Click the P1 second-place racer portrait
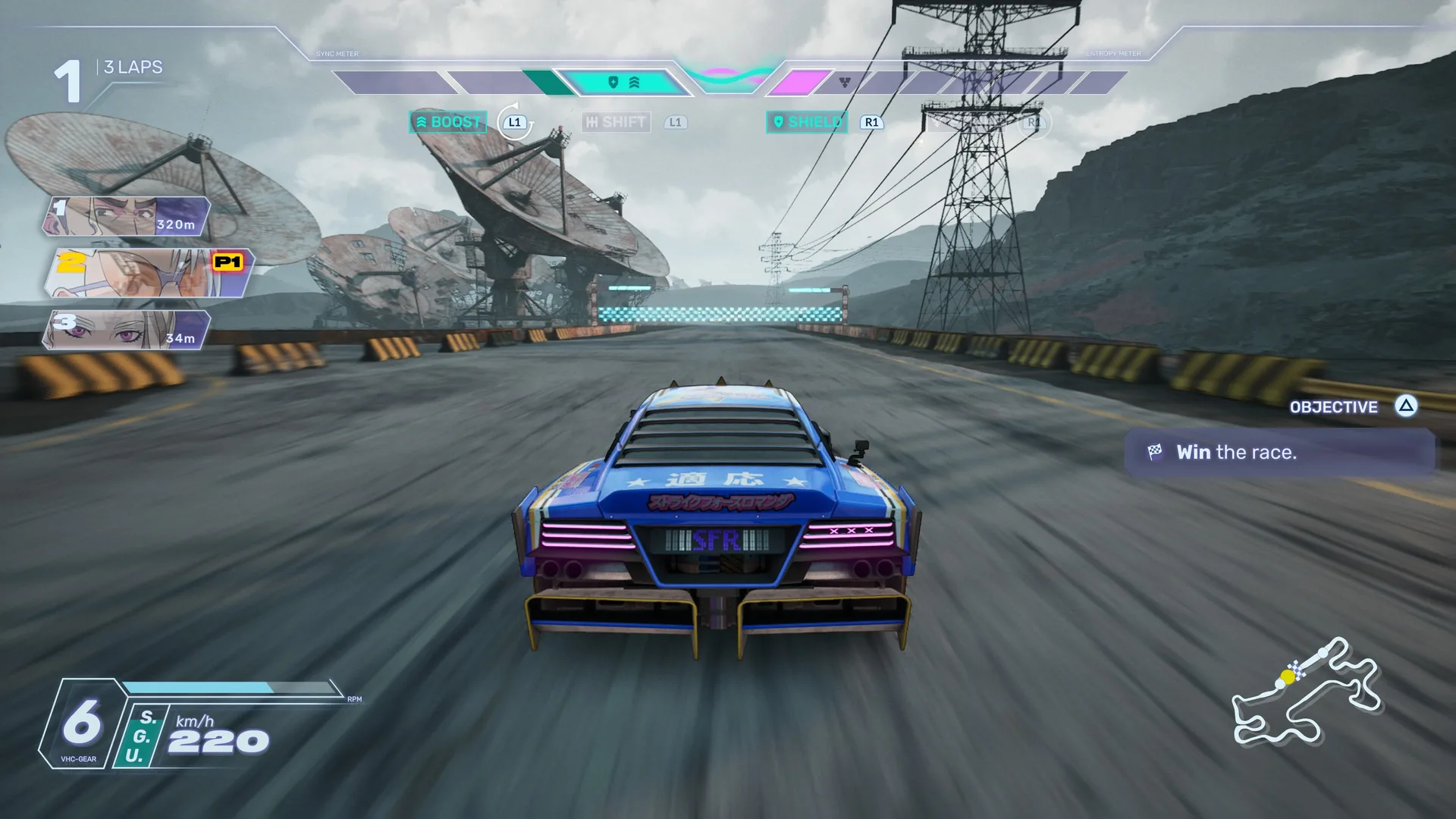 coord(148,273)
